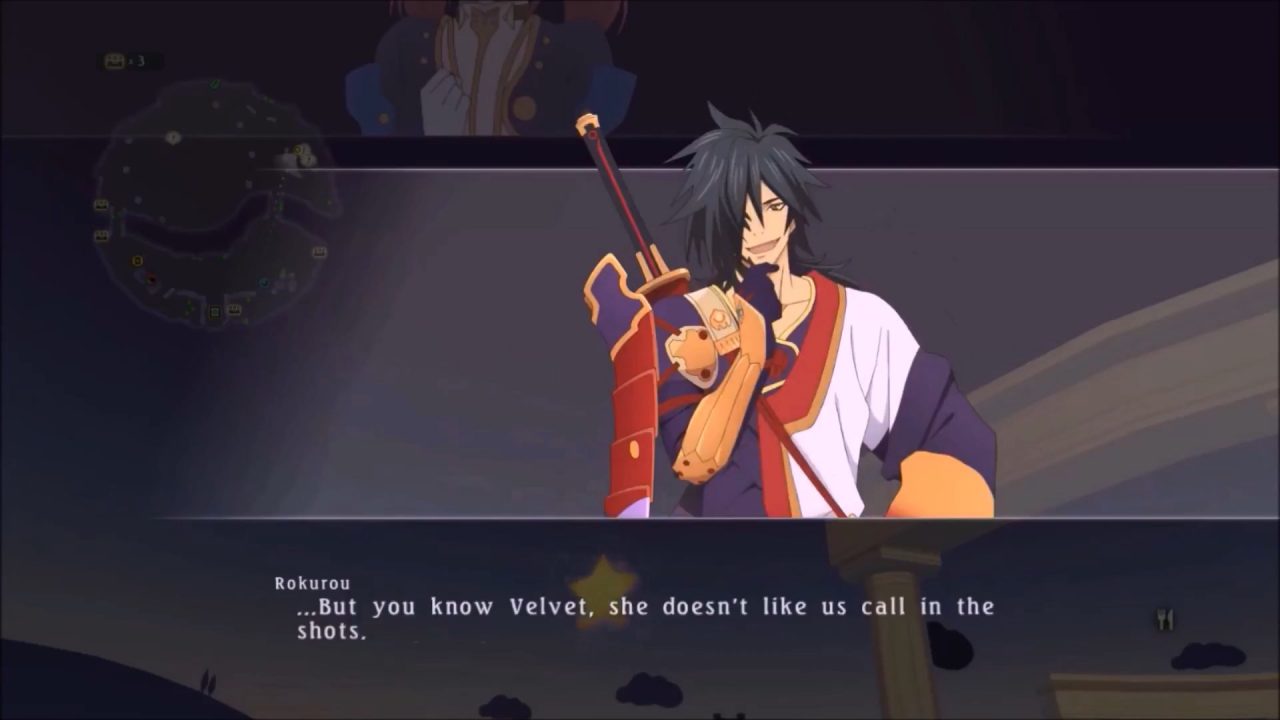Click the green save point icon atop the minimap
Viewport: 1280px width, 720px height.
(214, 84)
